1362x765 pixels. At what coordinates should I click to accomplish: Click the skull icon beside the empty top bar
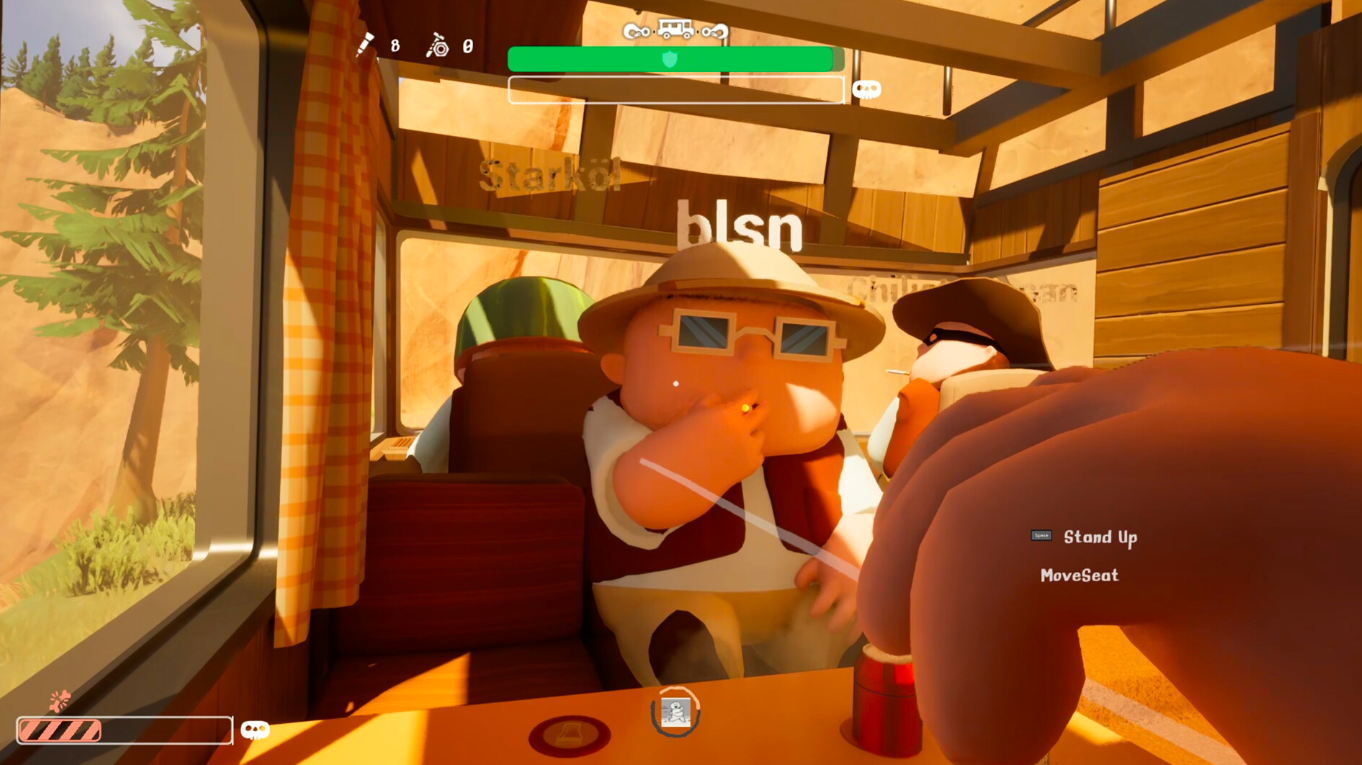click(866, 89)
